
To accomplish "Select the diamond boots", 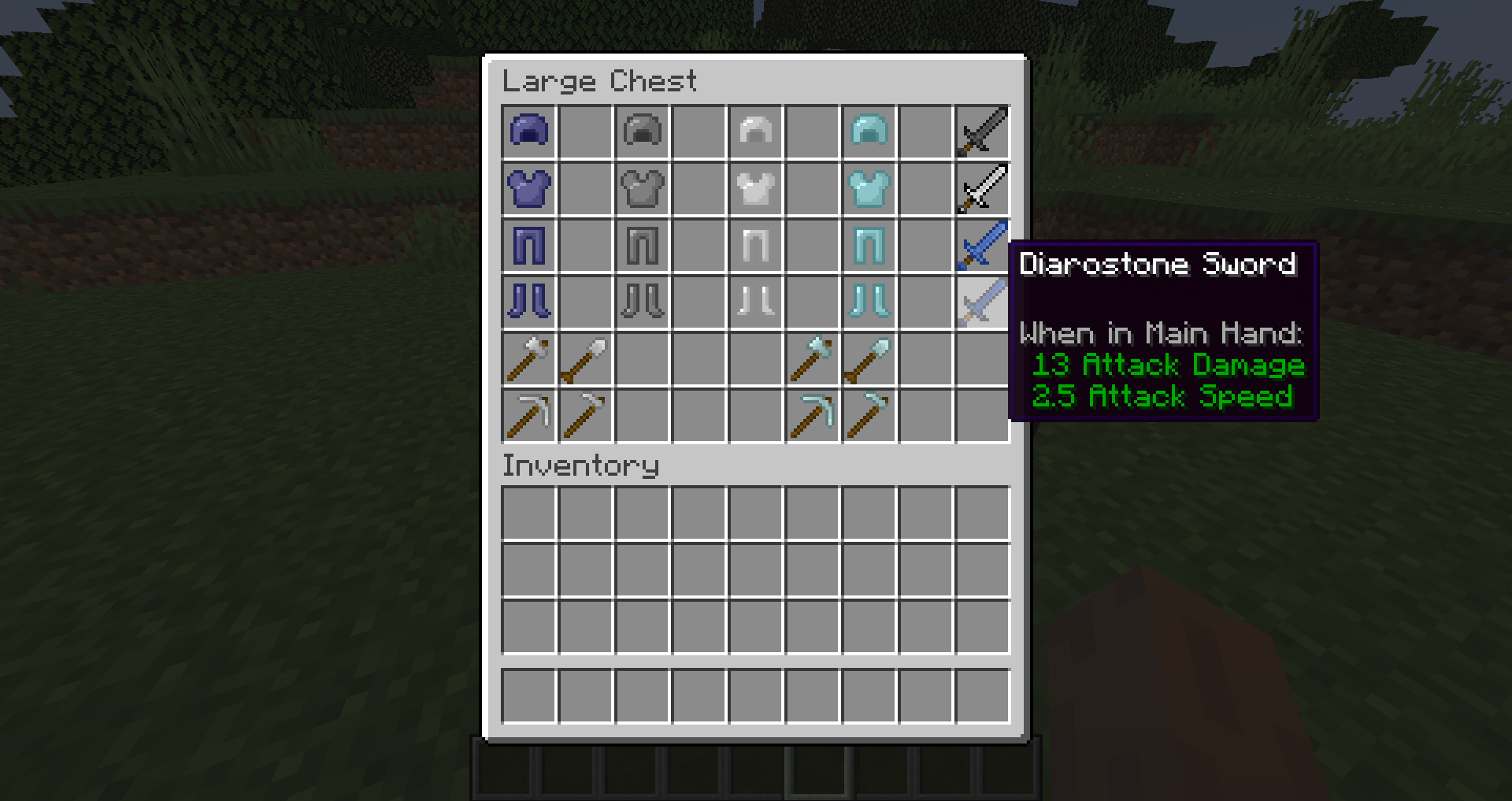I will [869, 302].
